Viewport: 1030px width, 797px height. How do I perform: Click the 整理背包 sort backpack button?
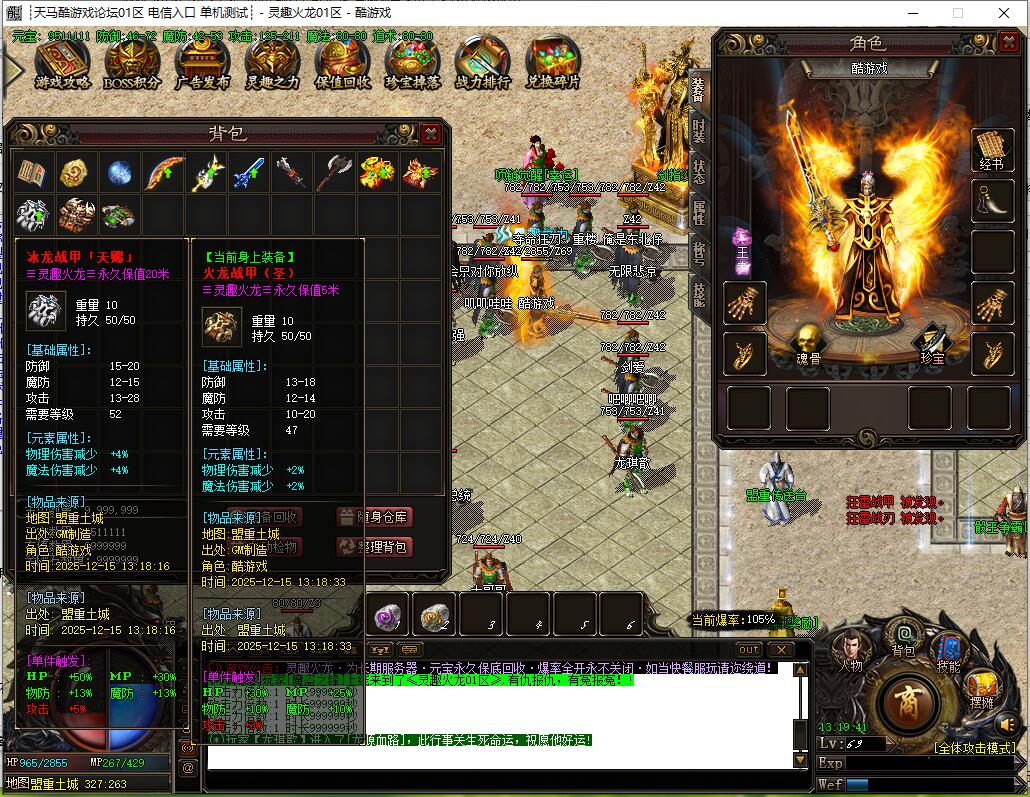375,547
